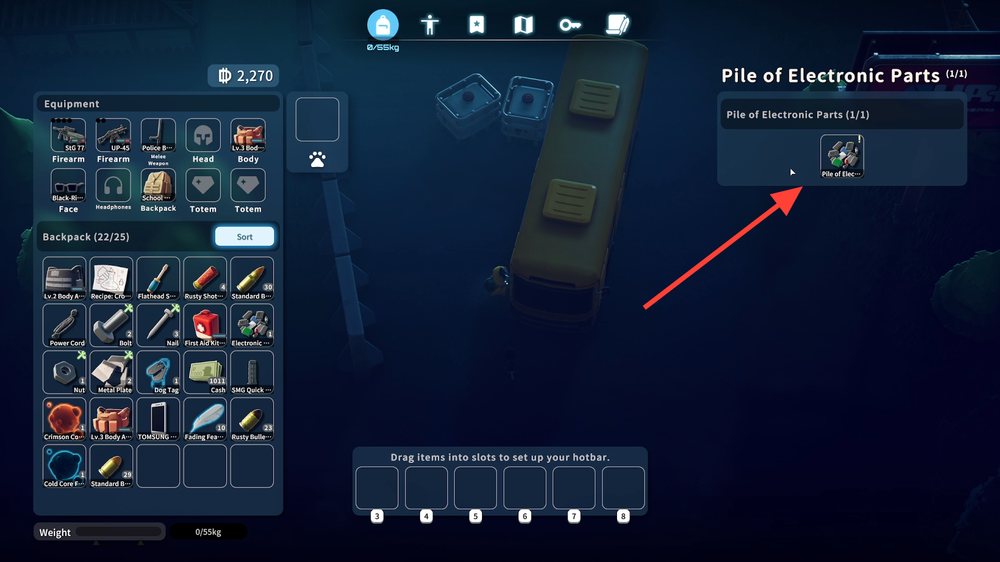This screenshot has height=562, width=1000.
Task: Open the key tab
Action: [x=570, y=25]
